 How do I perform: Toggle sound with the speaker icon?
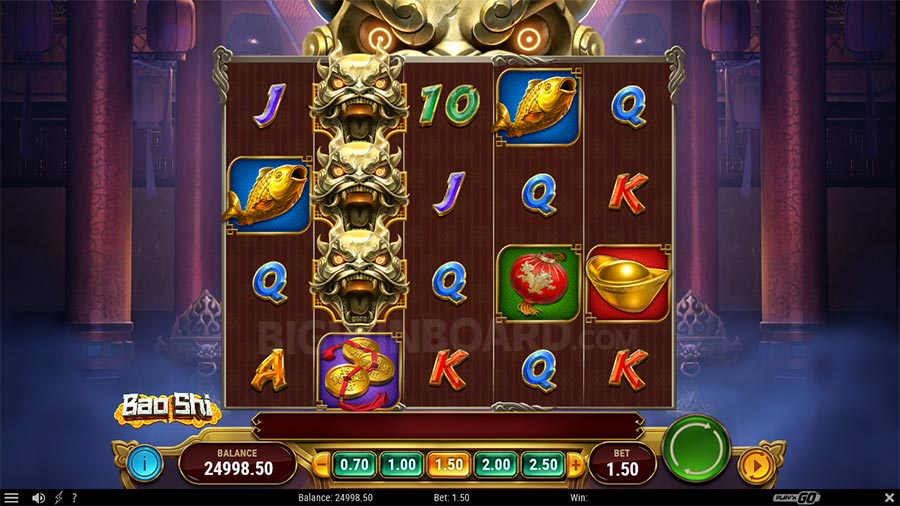(x=38, y=498)
